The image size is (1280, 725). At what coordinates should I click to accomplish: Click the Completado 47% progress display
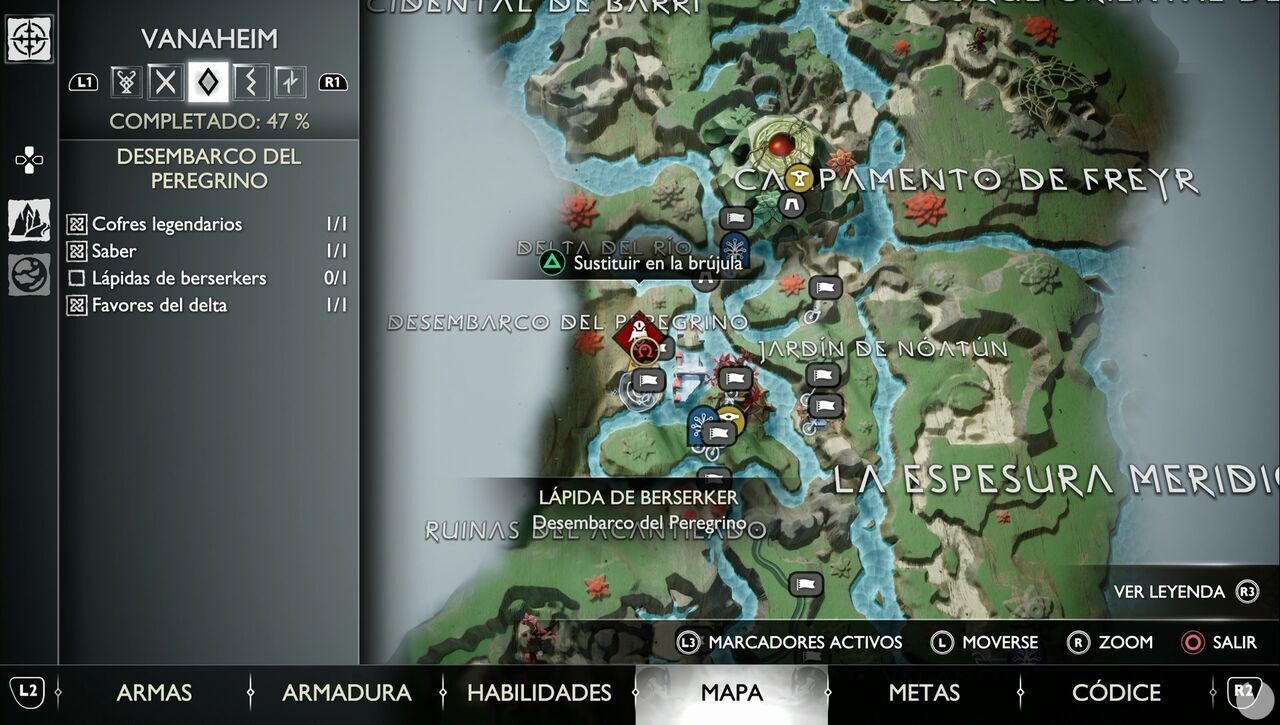coord(210,120)
